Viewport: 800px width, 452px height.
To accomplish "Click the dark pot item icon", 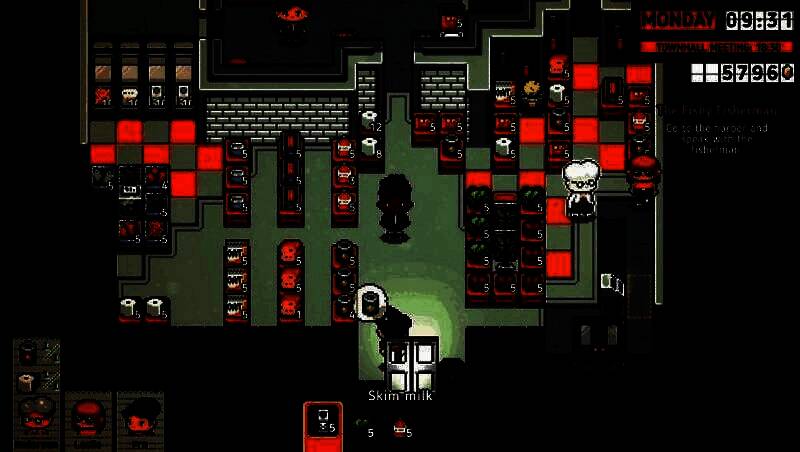I will point(28,351).
